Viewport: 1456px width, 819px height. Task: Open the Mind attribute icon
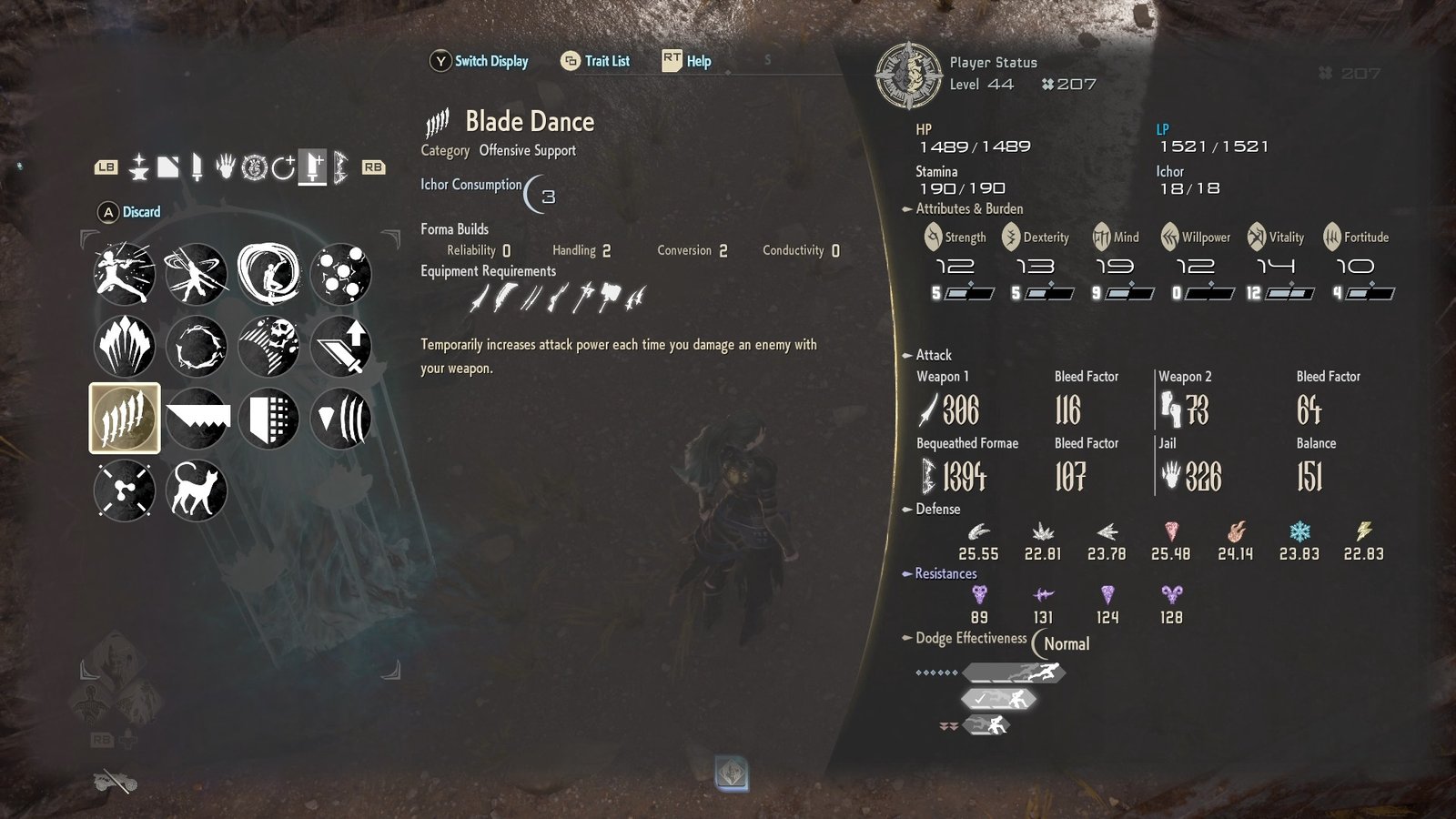pos(1102,236)
